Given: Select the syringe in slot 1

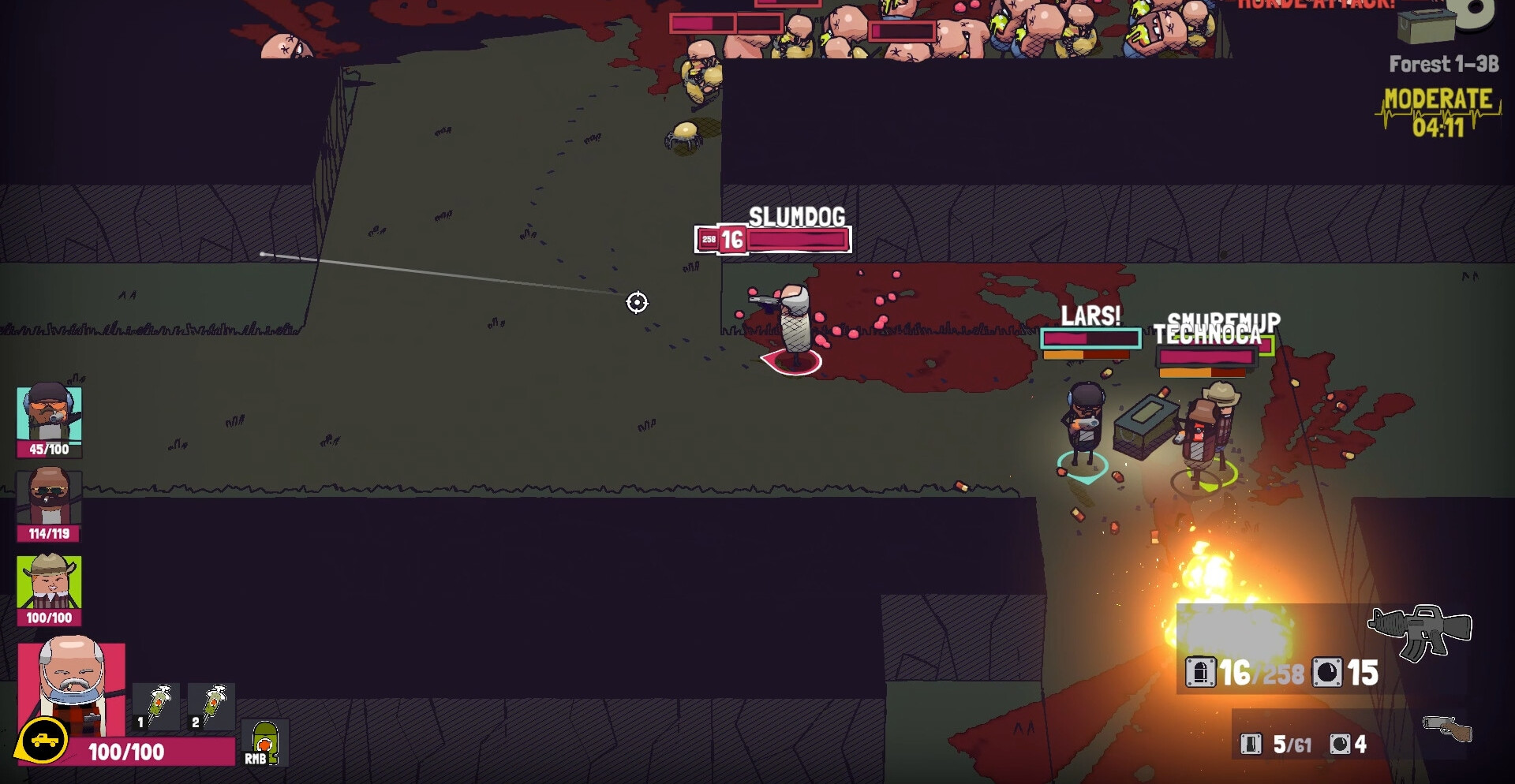Looking at the screenshot, I should (156, 706).
